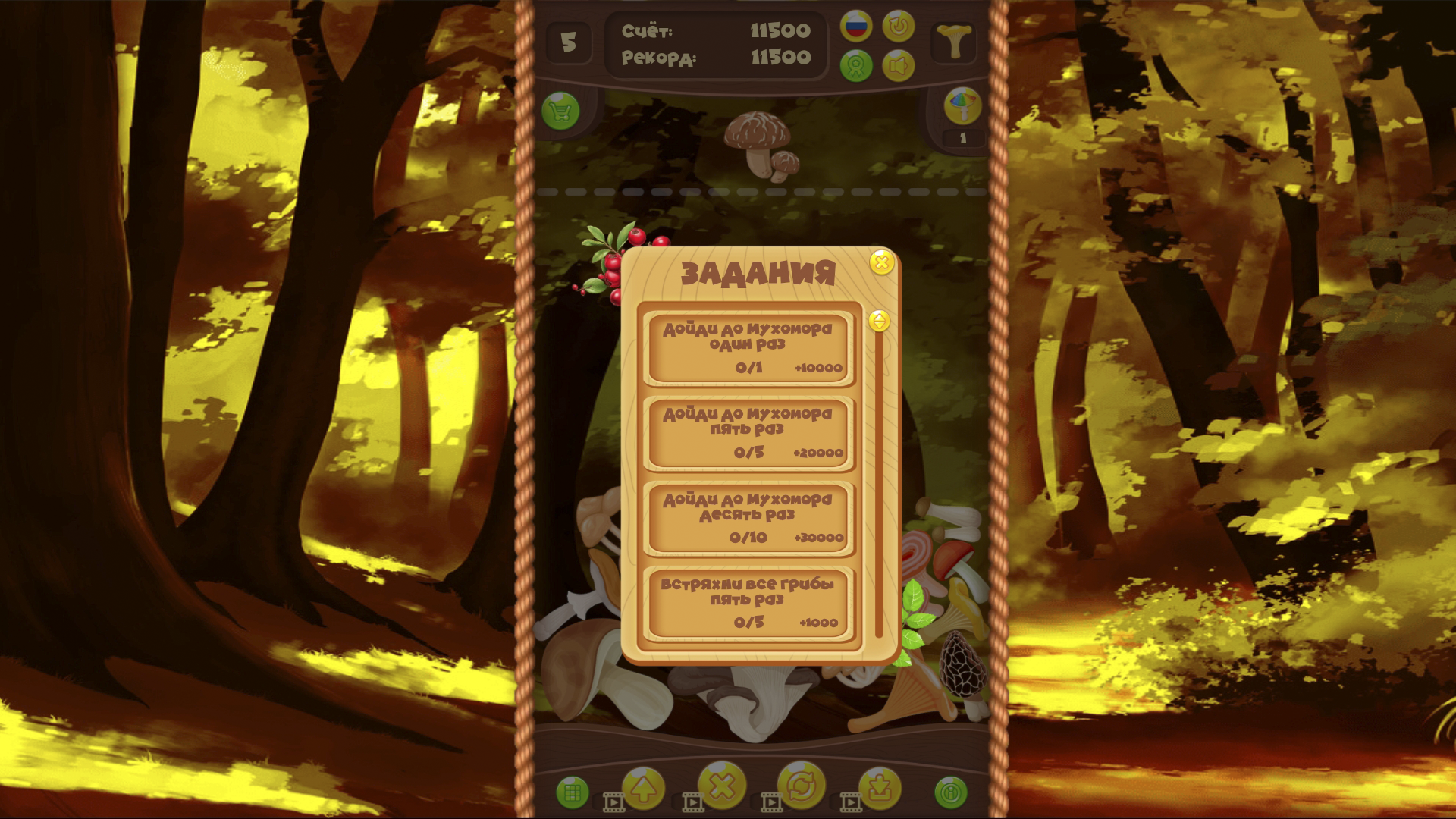The height and width of the screenshot is (819, 1456).
Task: Select quest 'Дойди до Мухомора один раз'
Action: pos(748,348)
